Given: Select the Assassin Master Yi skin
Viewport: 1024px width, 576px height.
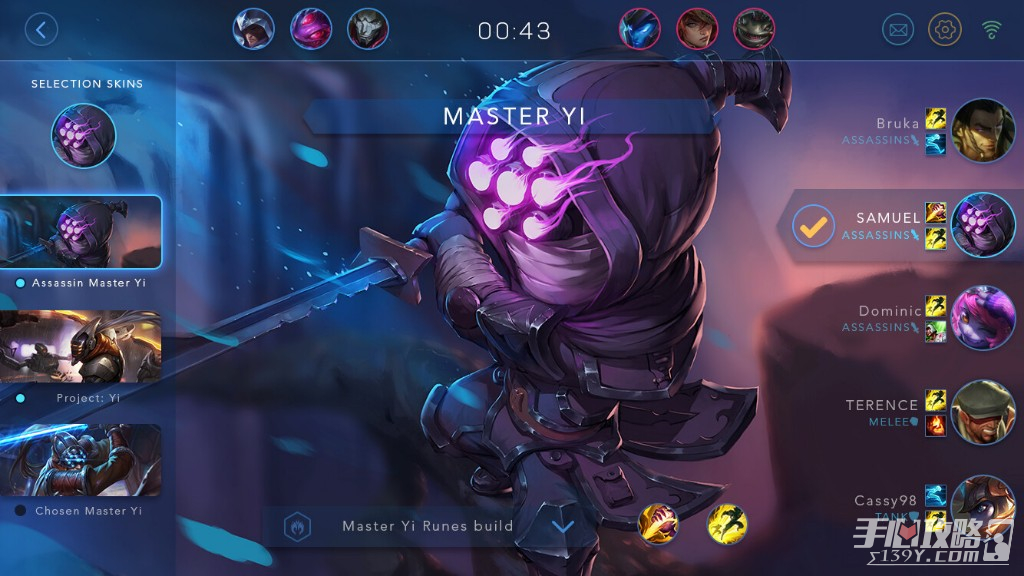Looking at the screenshot, I should [x=81, y=232].
